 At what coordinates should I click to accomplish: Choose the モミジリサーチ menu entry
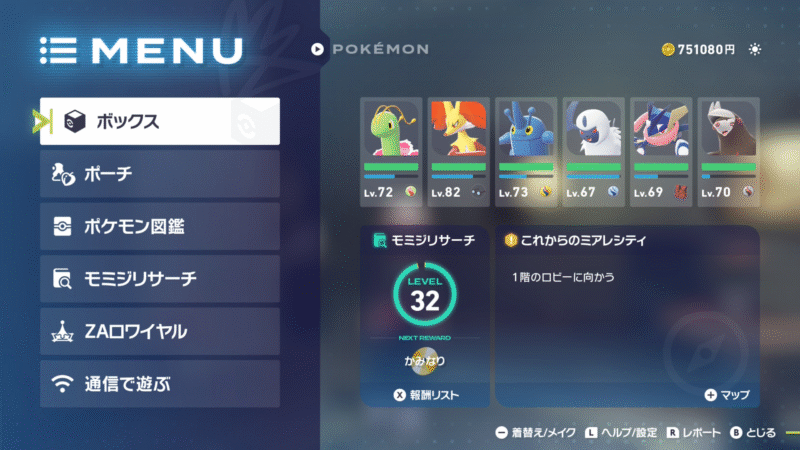[160, 279]
